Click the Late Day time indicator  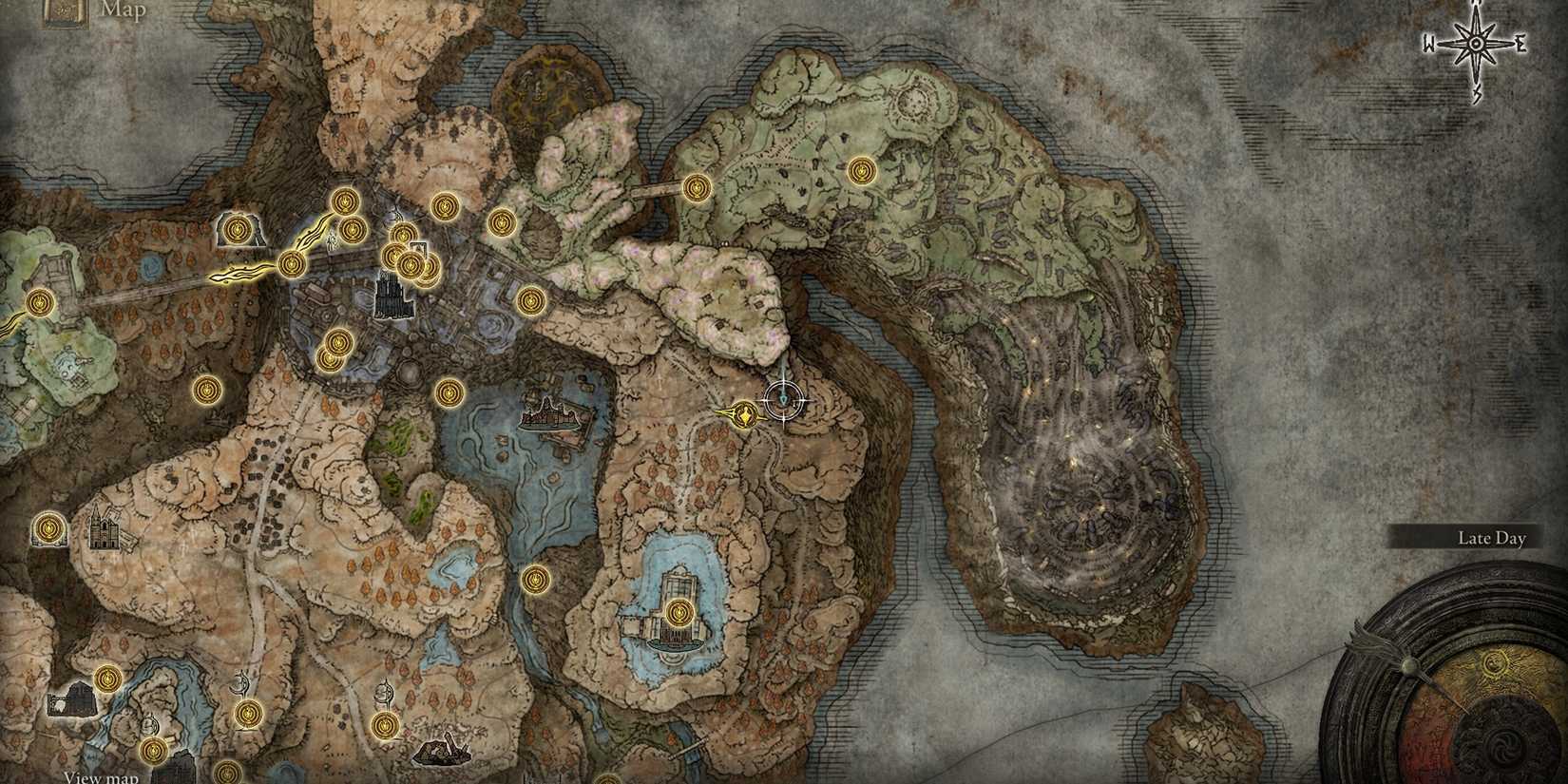click(1490, 539)
